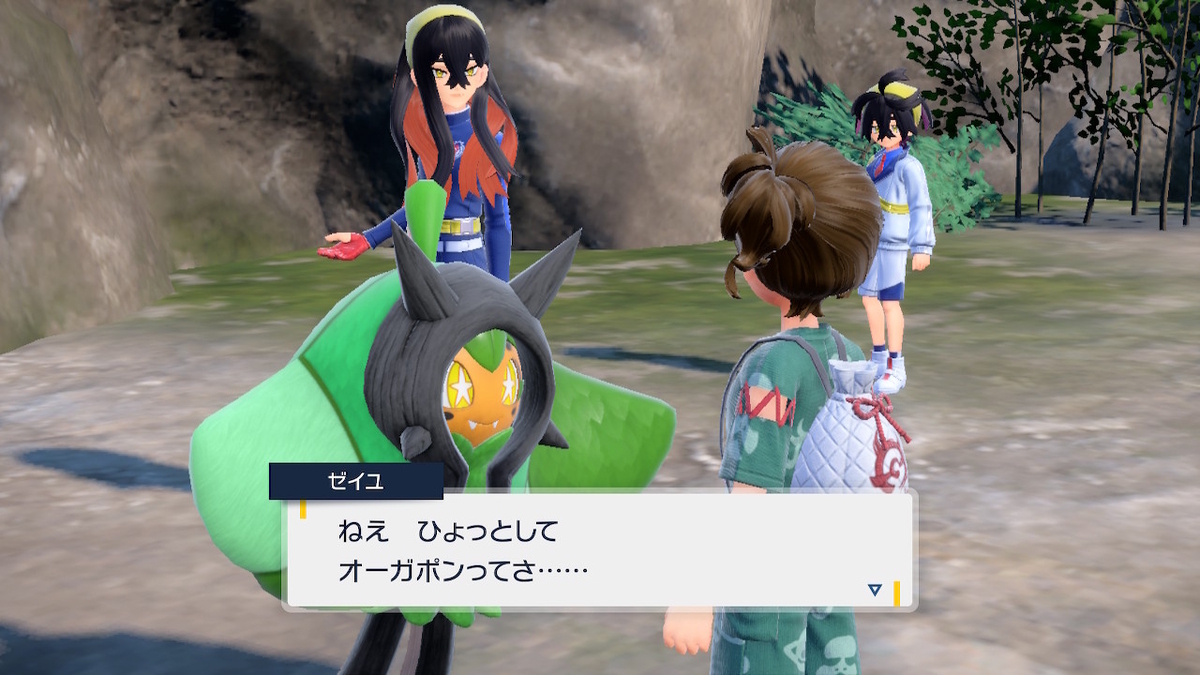Click the ゼイユ dialogue text box
Image resolution: width=1200 pixels, height=675 pixels.
pyautogui.click(x=600, y=550)
